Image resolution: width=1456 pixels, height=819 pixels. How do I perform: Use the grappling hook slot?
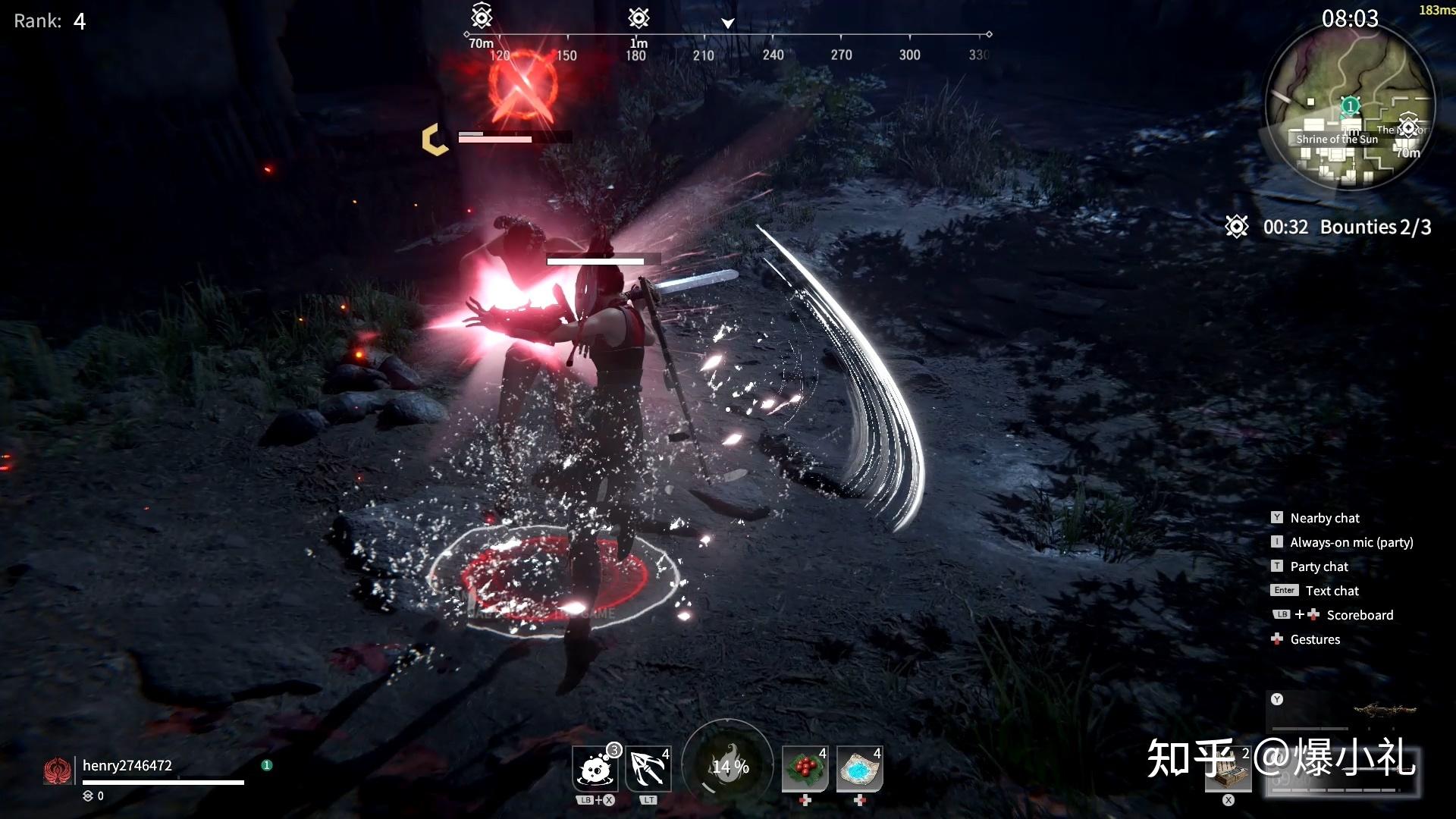pos(648,769)
